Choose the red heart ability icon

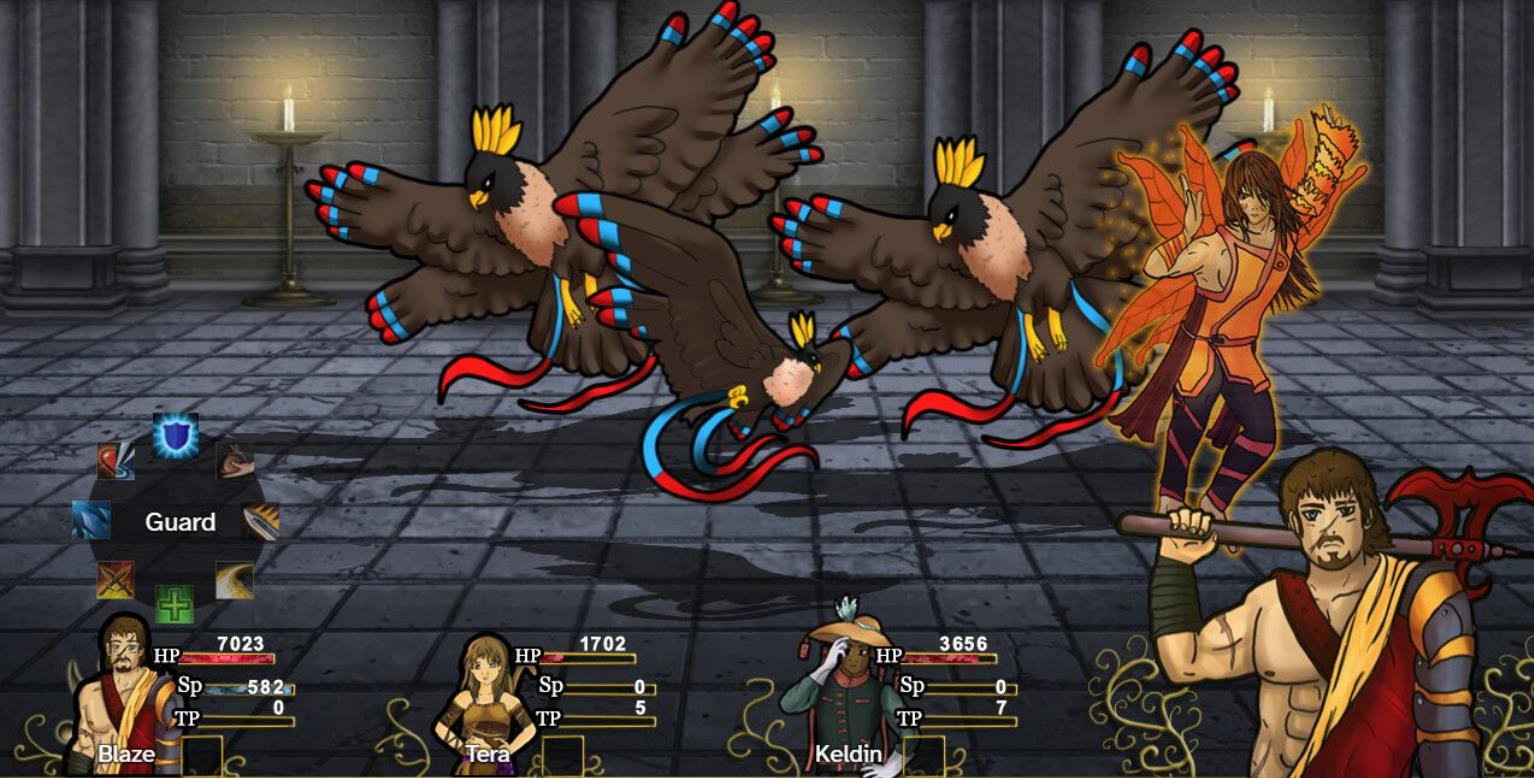point(116,461)
